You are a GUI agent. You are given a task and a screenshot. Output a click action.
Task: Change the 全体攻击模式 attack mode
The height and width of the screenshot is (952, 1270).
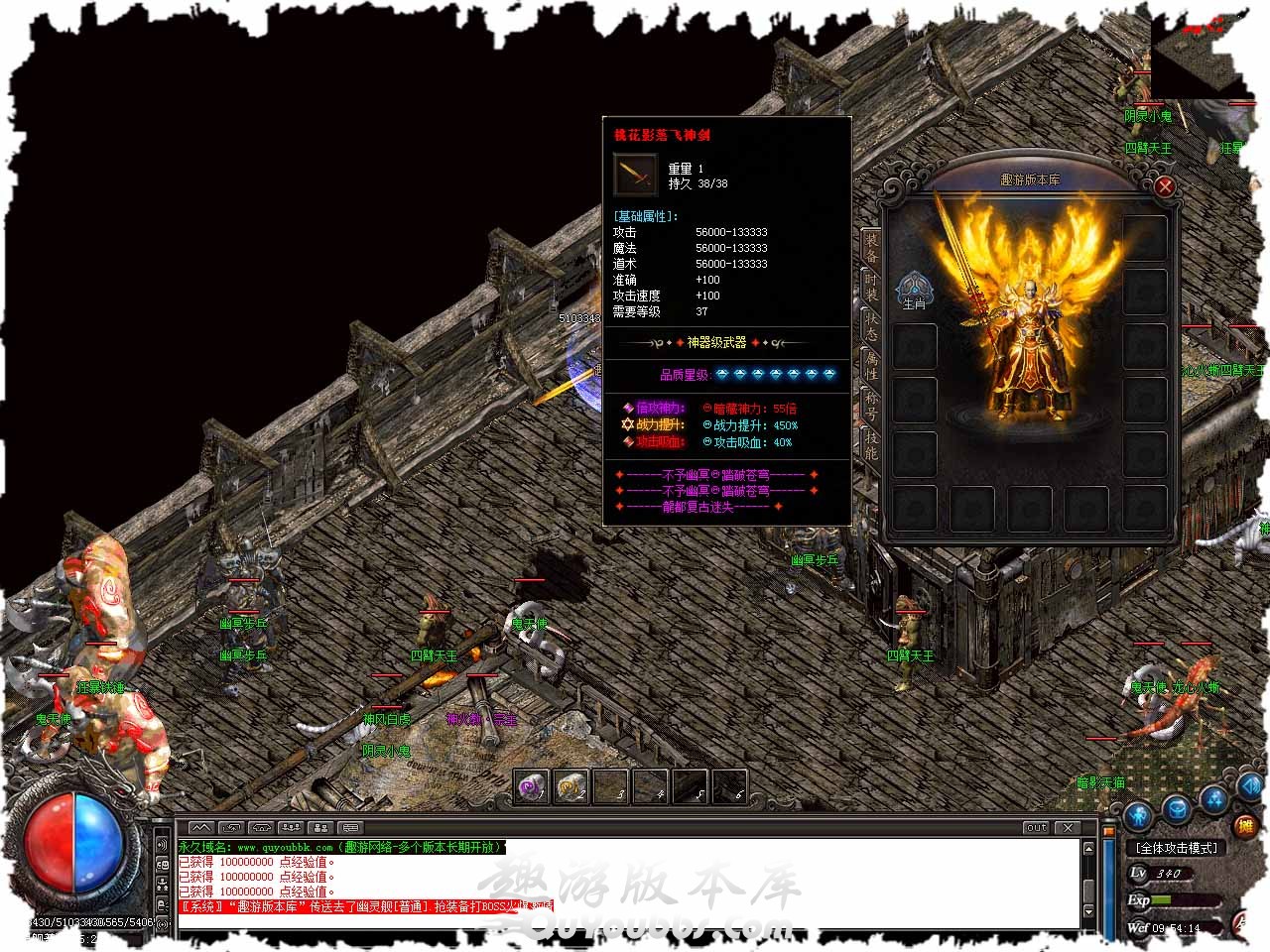pyautogui.click(x=1177, y=848)
